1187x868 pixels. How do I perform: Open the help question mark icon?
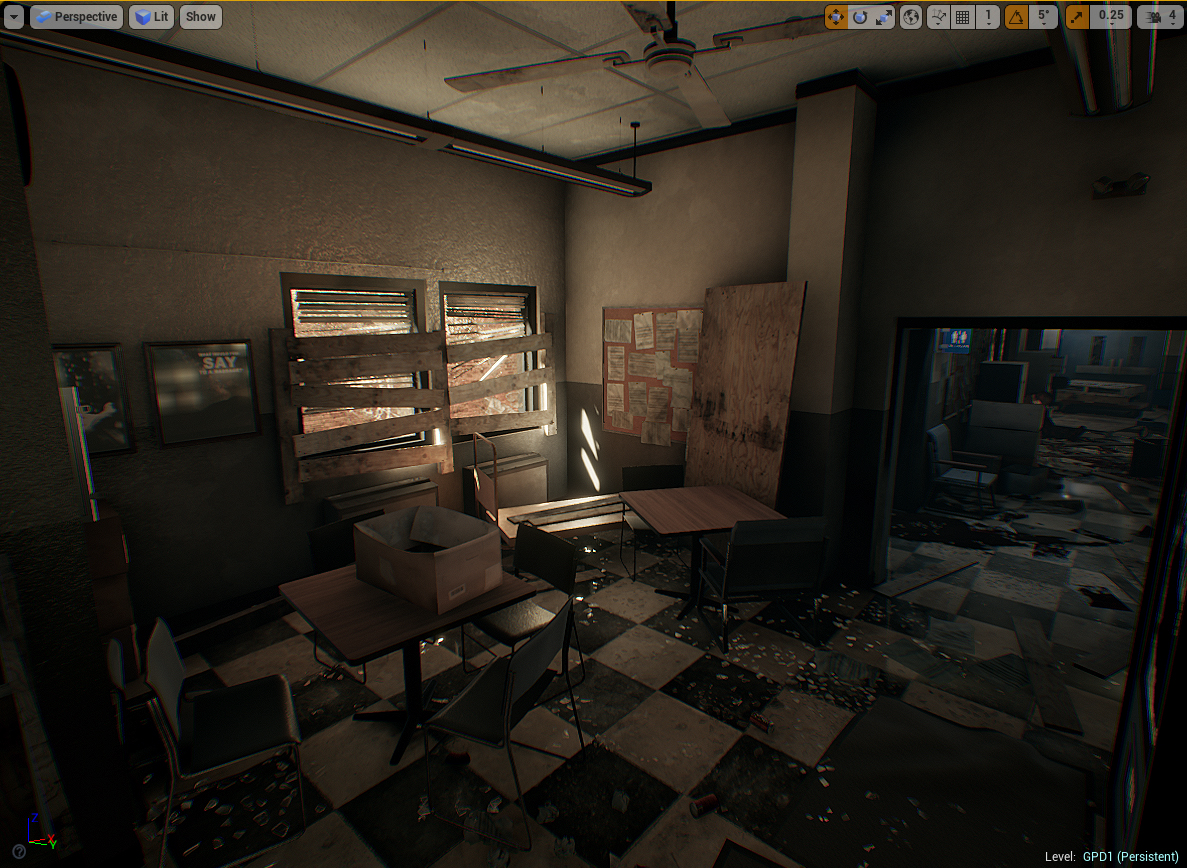pos(18,851)
